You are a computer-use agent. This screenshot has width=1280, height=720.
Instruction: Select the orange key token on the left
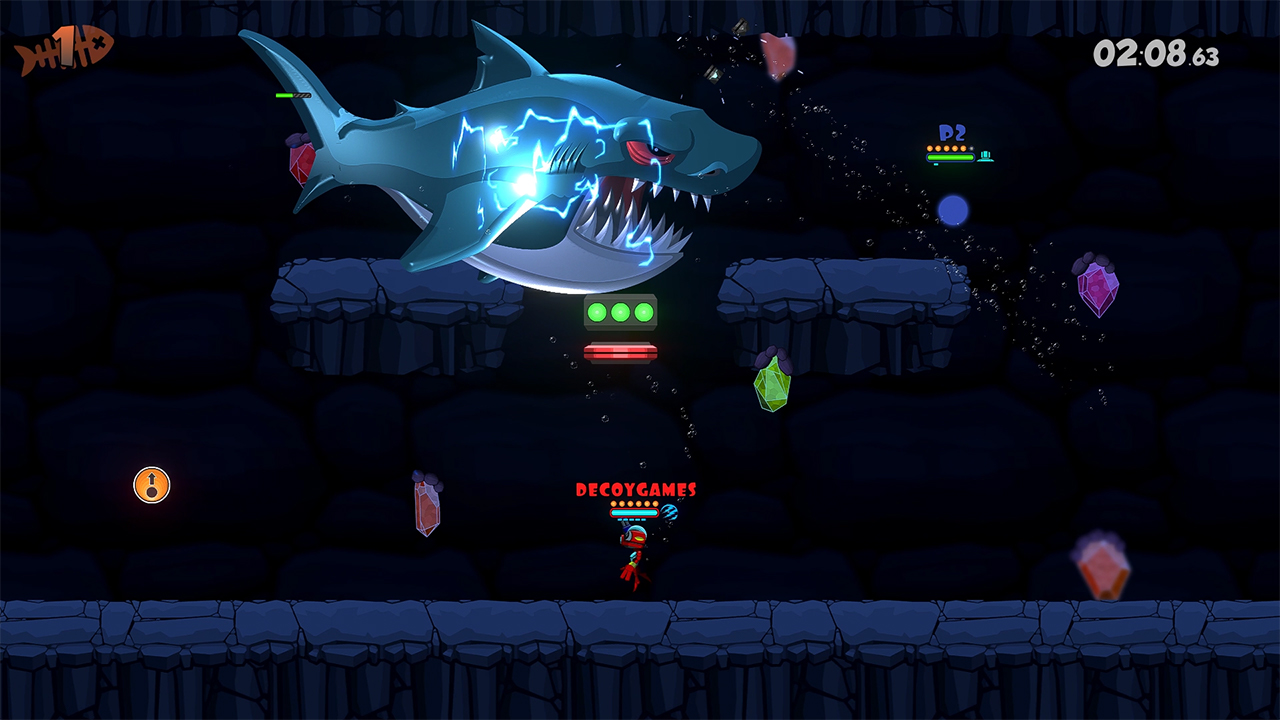click(151, 486)
